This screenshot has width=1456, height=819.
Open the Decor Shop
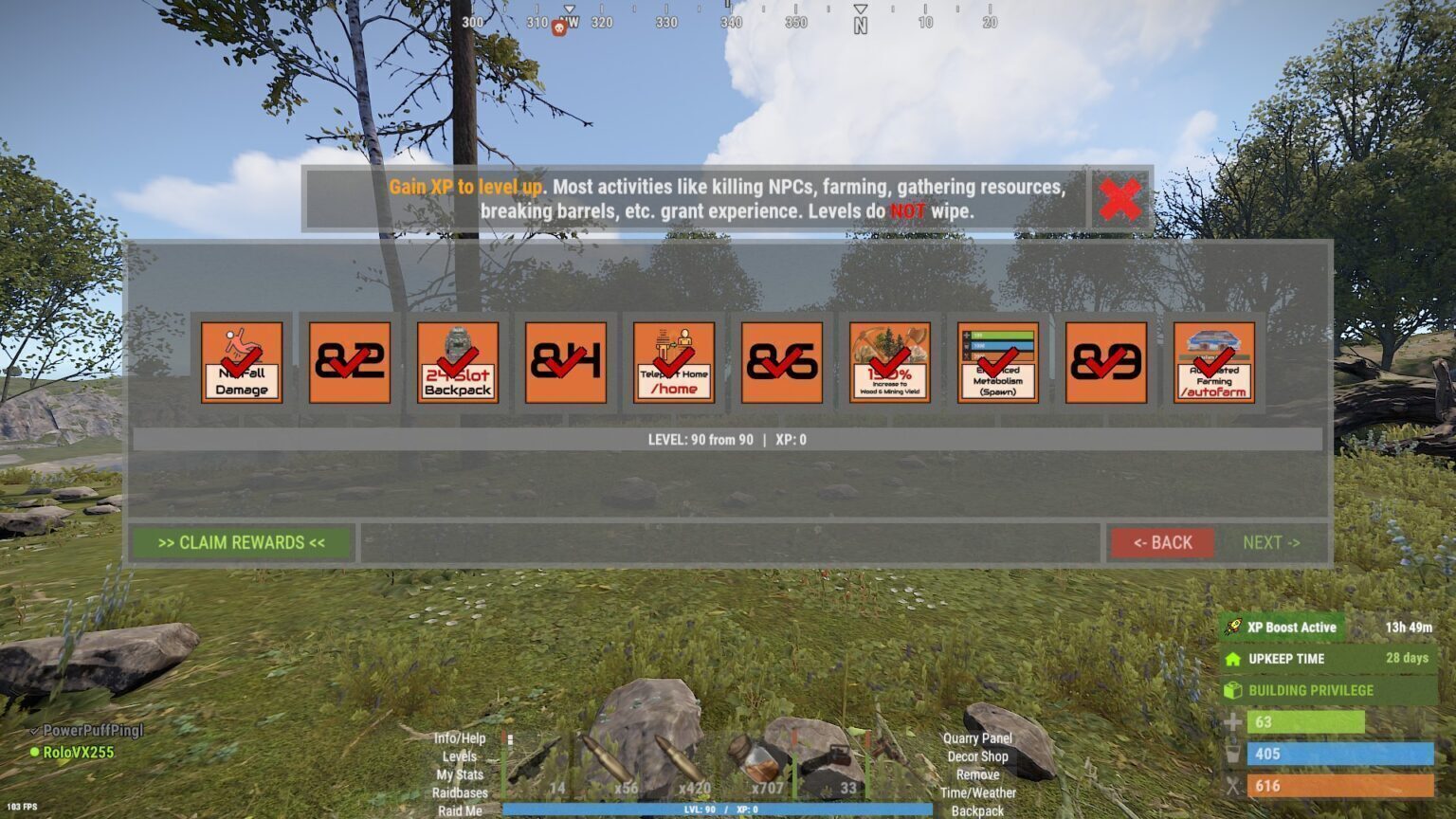click(x=977, y=756)
